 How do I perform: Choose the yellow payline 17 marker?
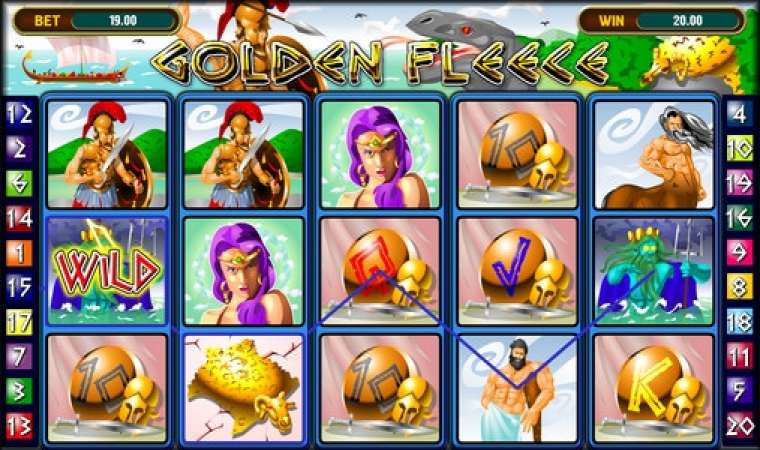tap(19, 322)
